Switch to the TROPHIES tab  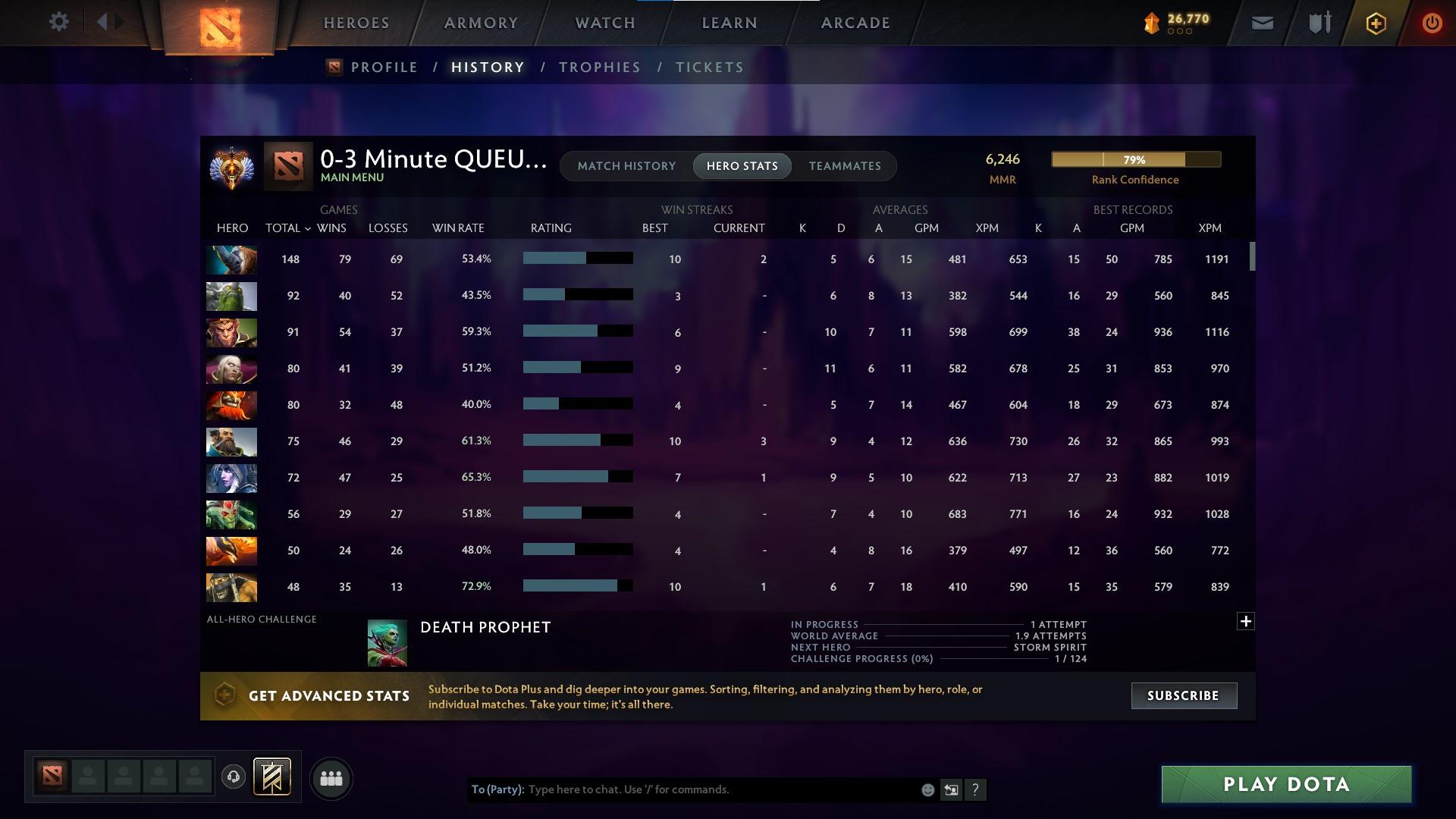[598, 67]
